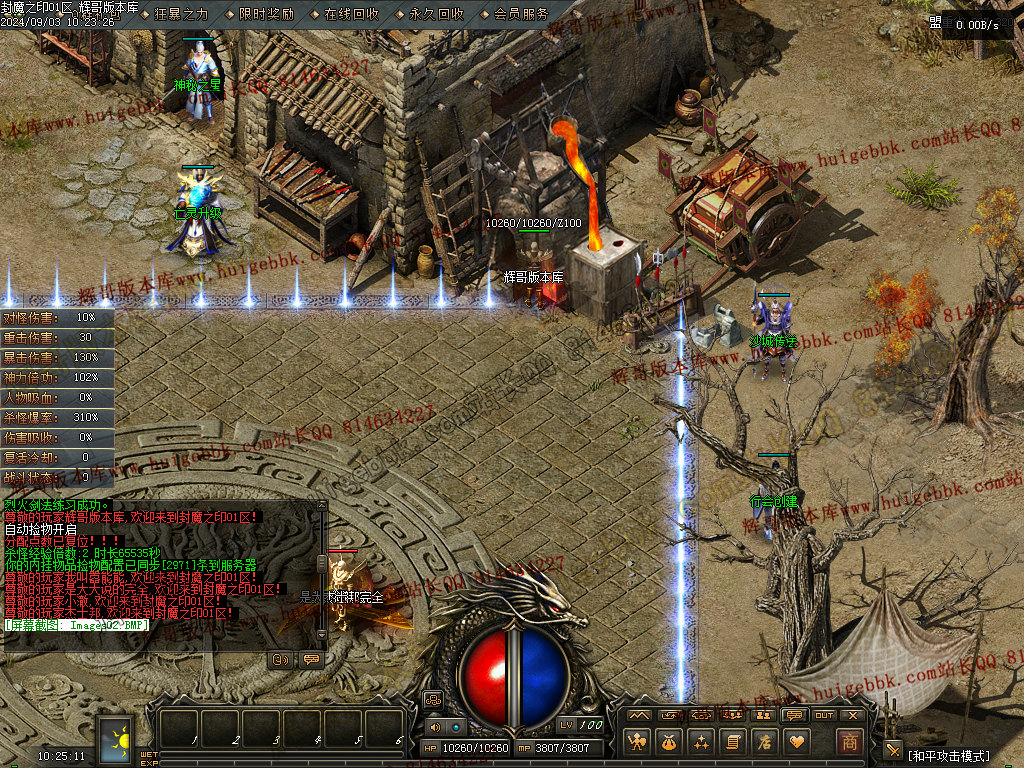
Task: Close the game with the X button
Action: point(853,715)
